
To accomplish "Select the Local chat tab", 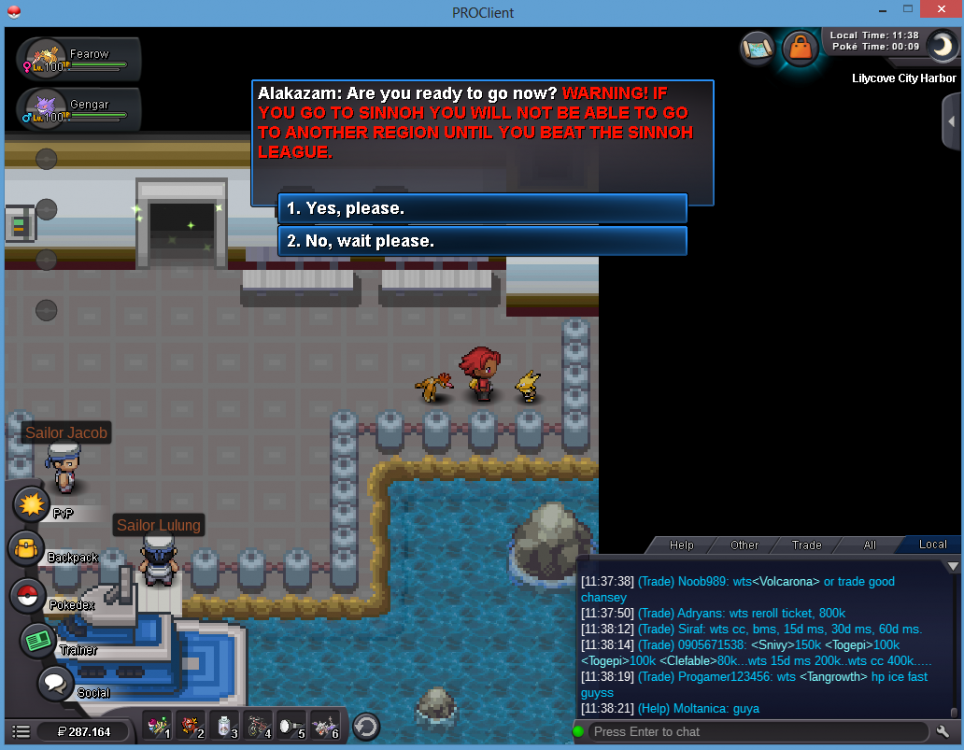I will pos(932,545).
